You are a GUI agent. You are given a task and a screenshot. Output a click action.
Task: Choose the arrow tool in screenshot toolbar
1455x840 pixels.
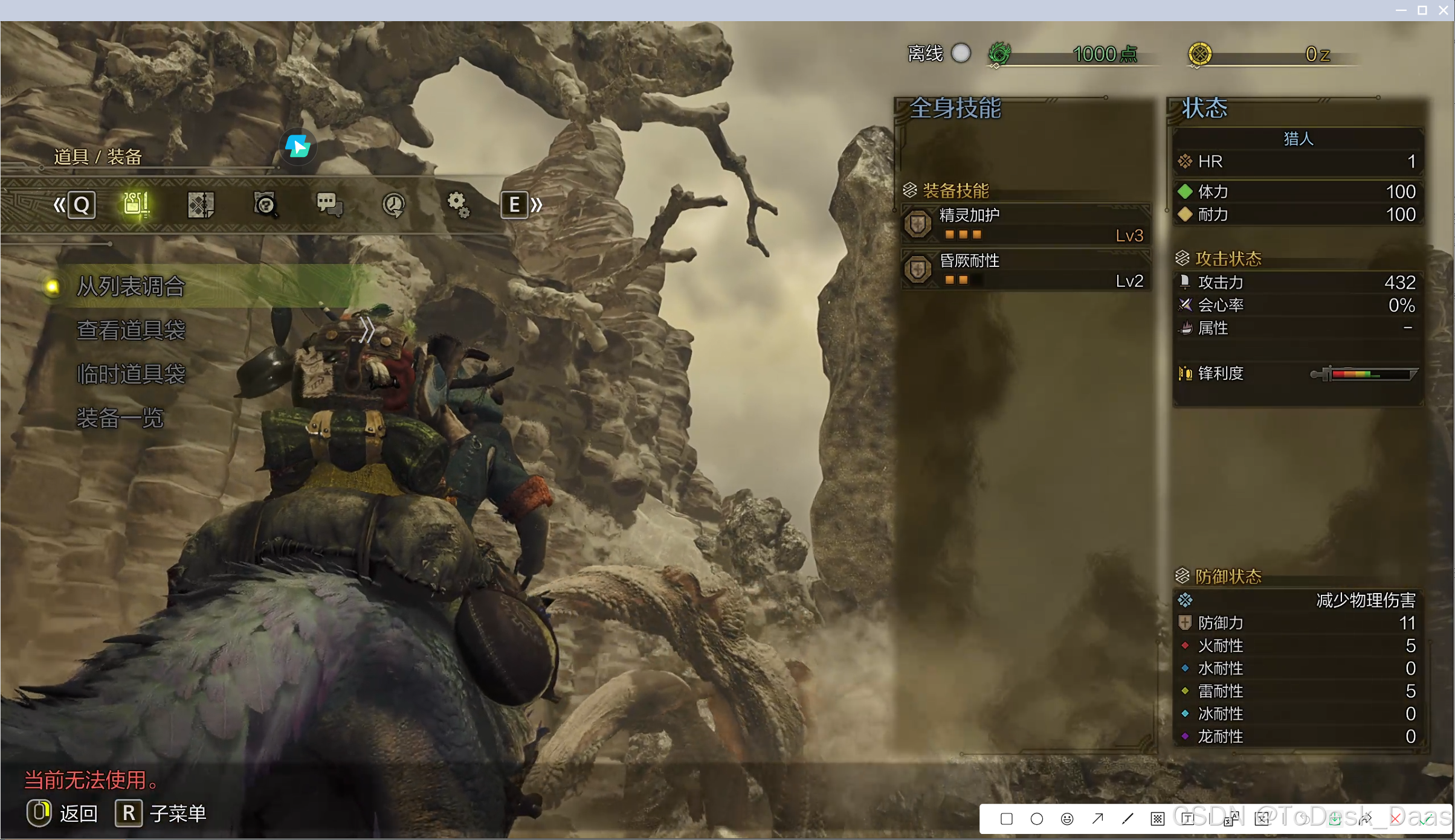(1097, 819)
